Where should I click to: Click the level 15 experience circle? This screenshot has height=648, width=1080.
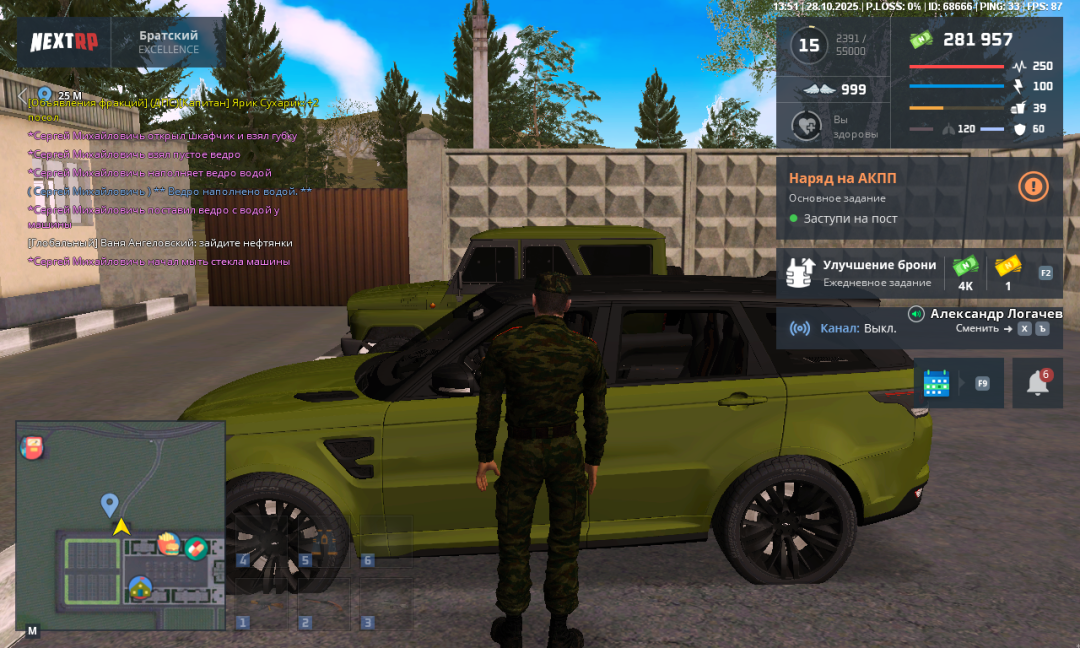[808, 45]
